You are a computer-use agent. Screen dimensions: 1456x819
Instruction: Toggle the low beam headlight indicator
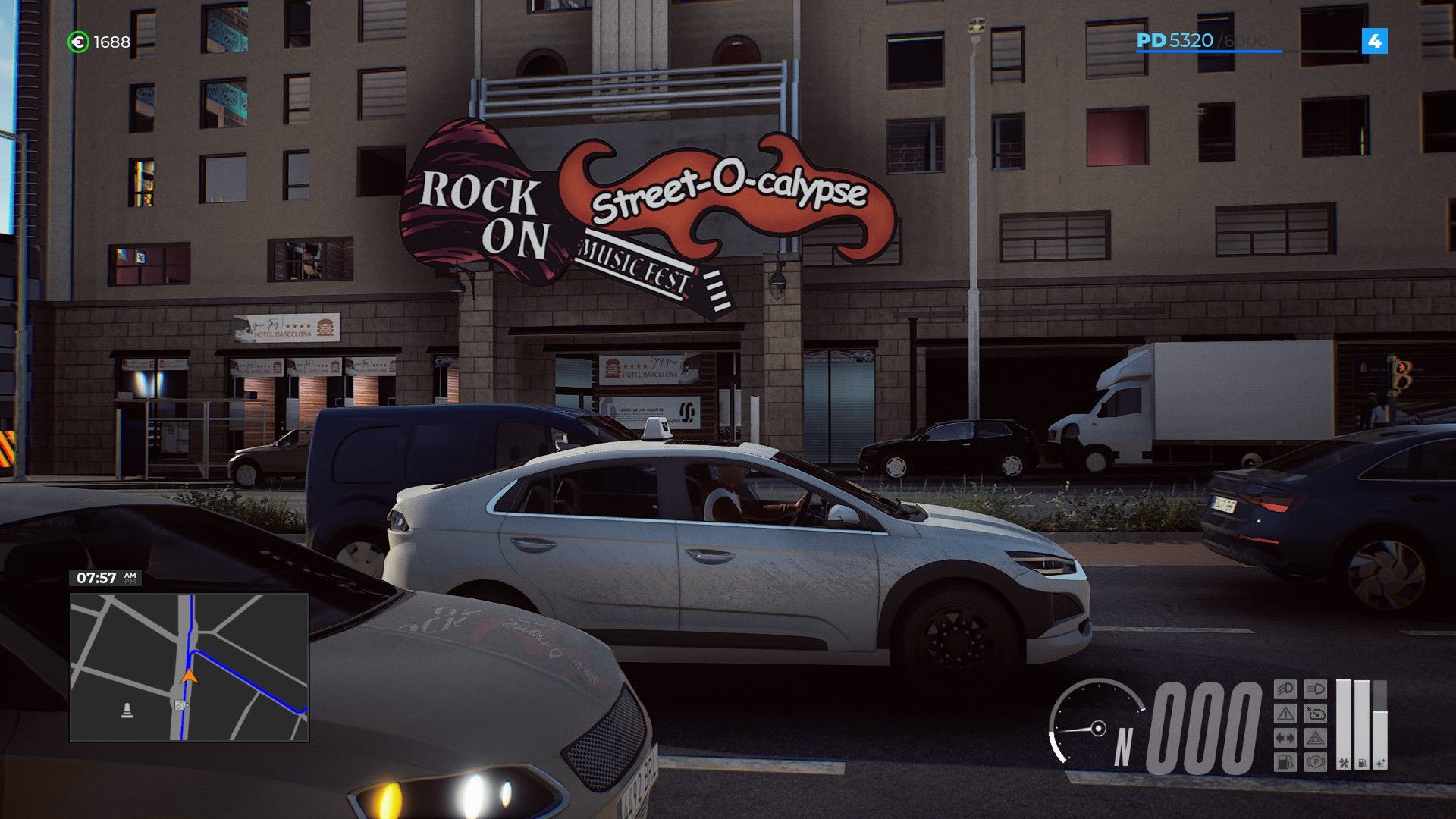[1285, 689]
